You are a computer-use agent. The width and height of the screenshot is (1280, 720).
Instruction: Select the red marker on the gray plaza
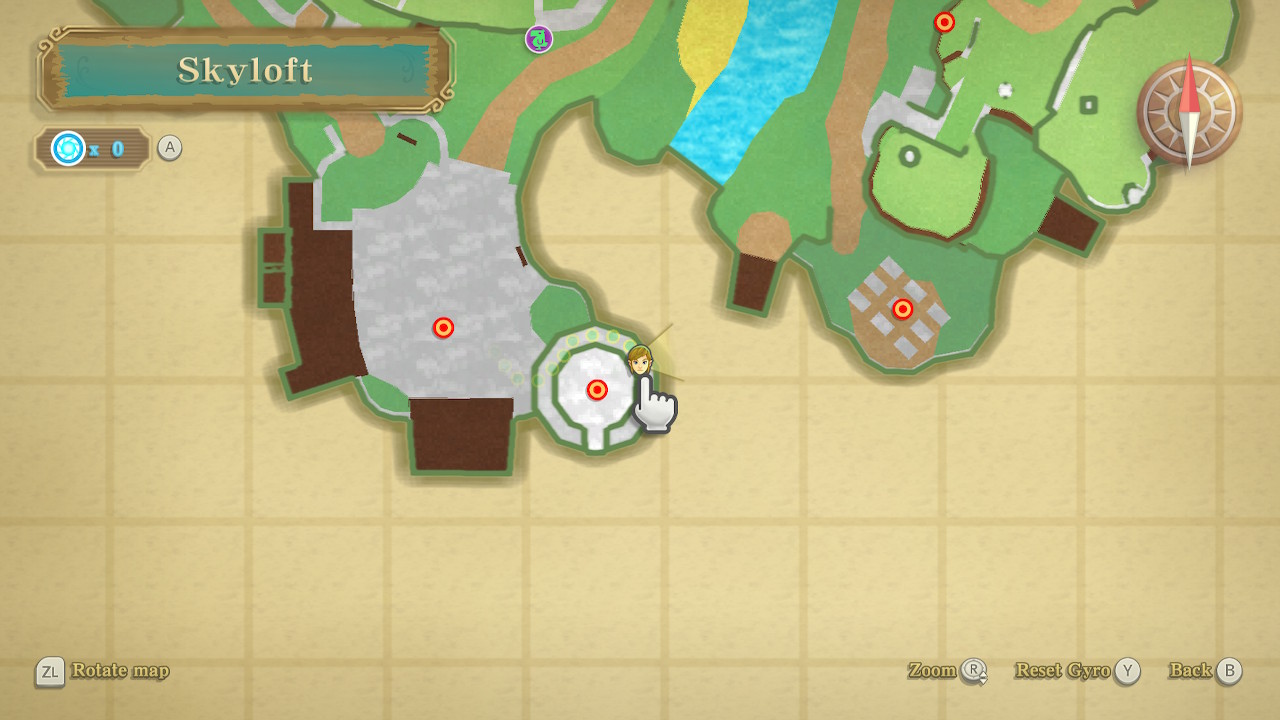[x=443, y=328]
